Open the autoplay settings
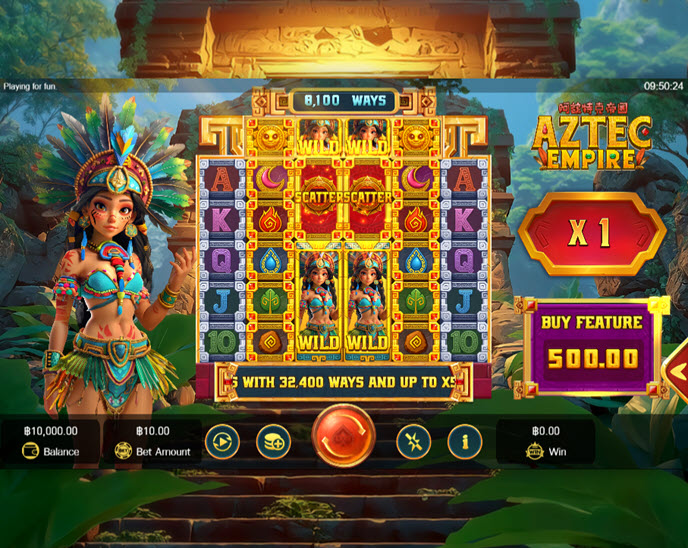This screenshot has width=688, height=548. tap(221, 440)
